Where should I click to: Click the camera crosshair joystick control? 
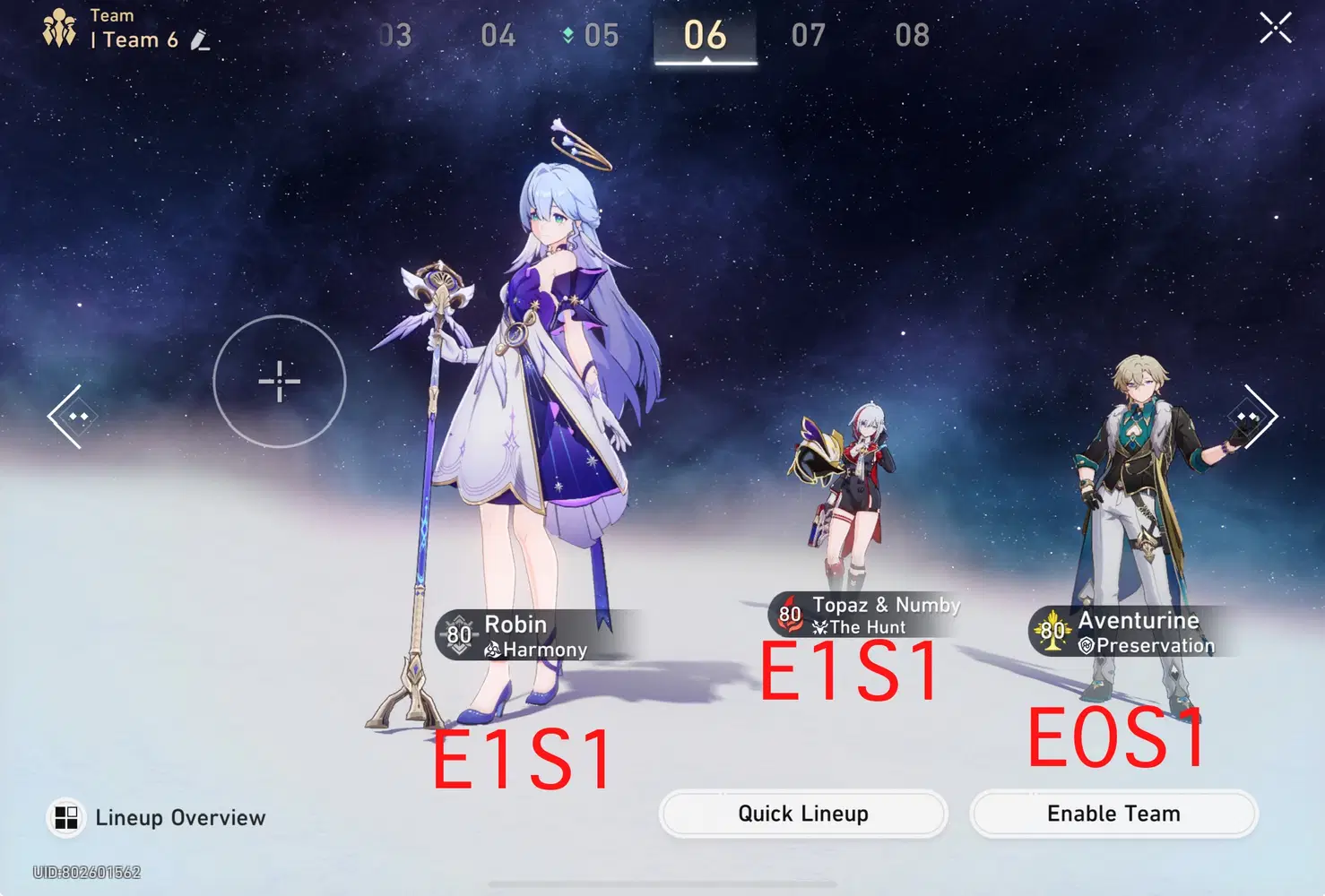(279, 382)
